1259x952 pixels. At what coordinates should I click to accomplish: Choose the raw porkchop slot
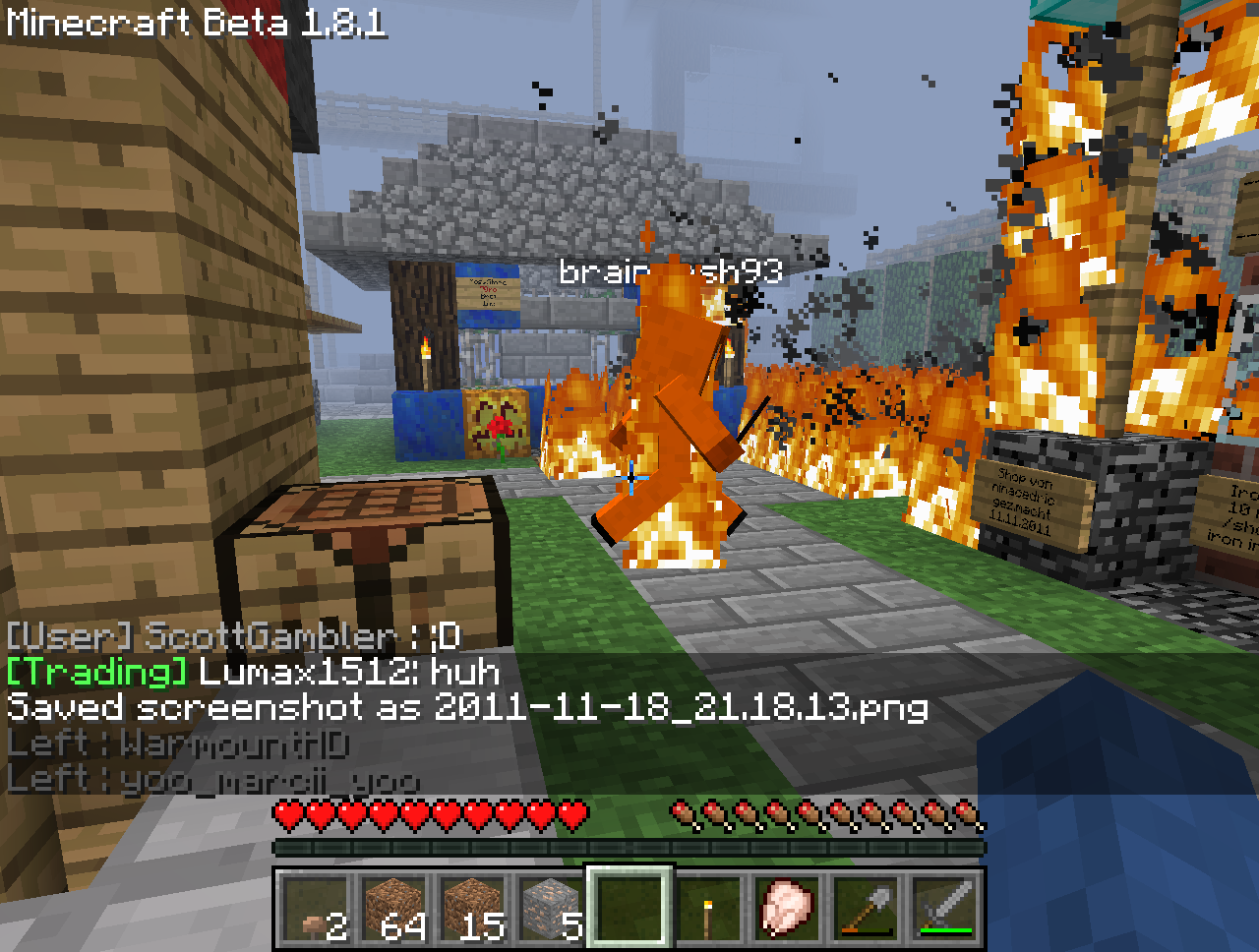787,909
